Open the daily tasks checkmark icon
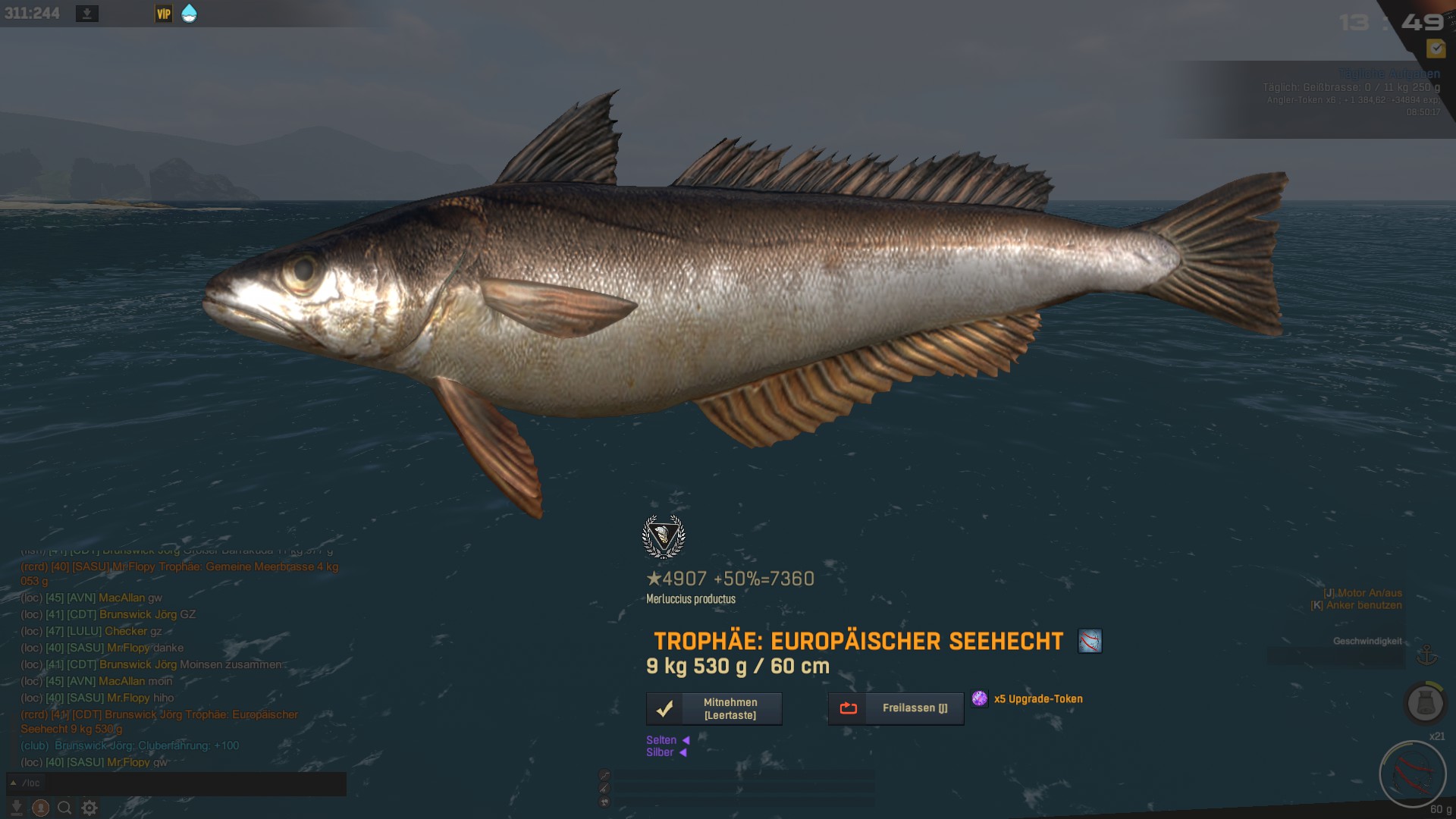1456x819 pixels. click(1436, 49)
